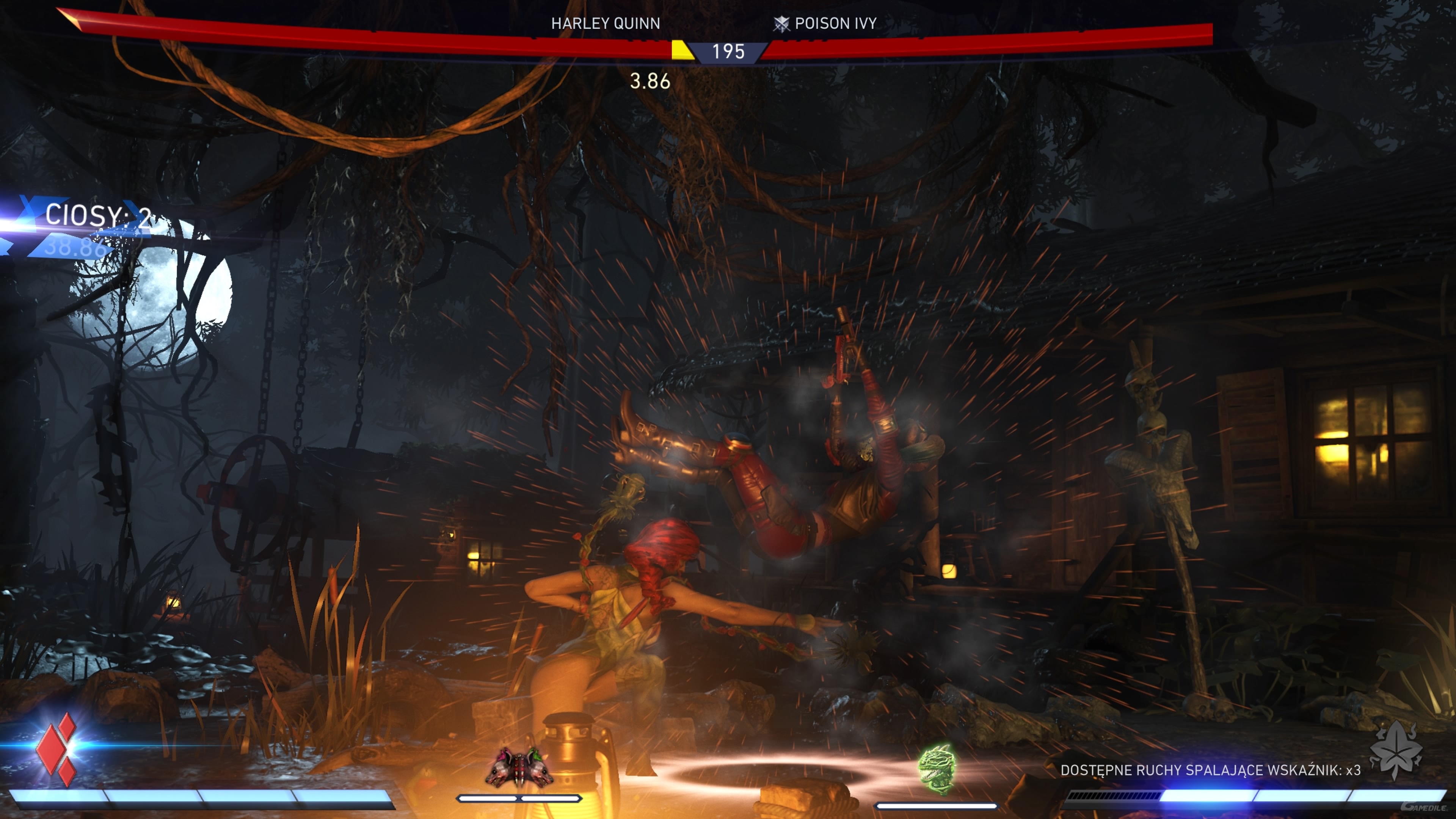Screen dimensions: 1456x819
Task: Select the hyenas character power icon
Action: [519, 767]
